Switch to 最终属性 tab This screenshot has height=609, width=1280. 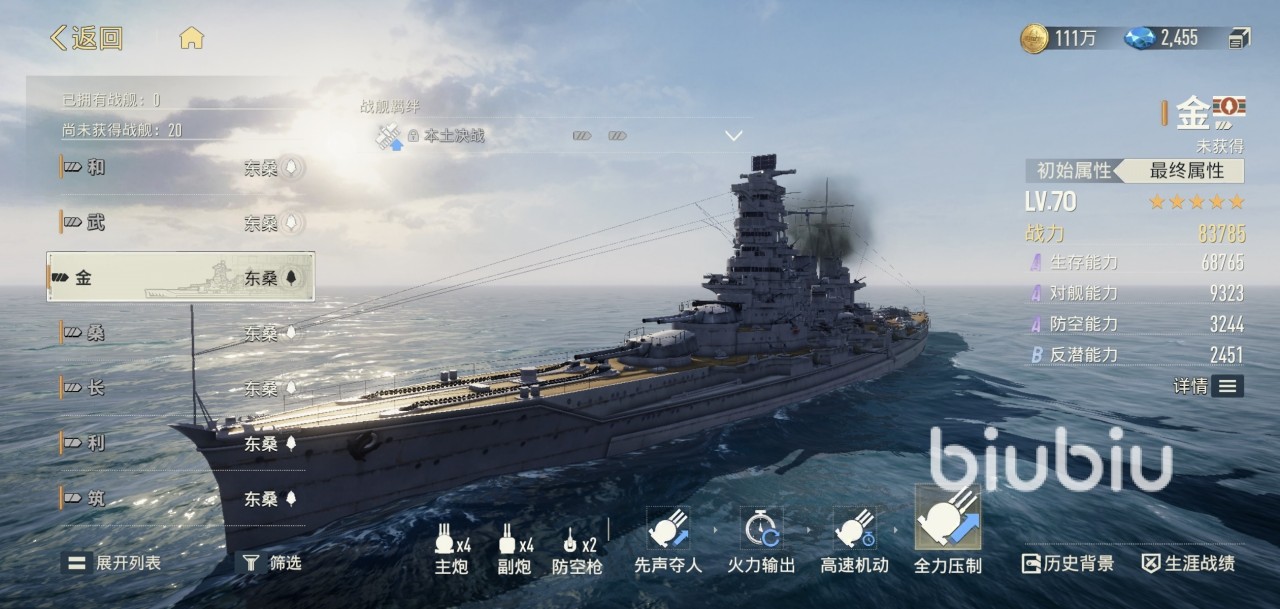click(1186, 171)
